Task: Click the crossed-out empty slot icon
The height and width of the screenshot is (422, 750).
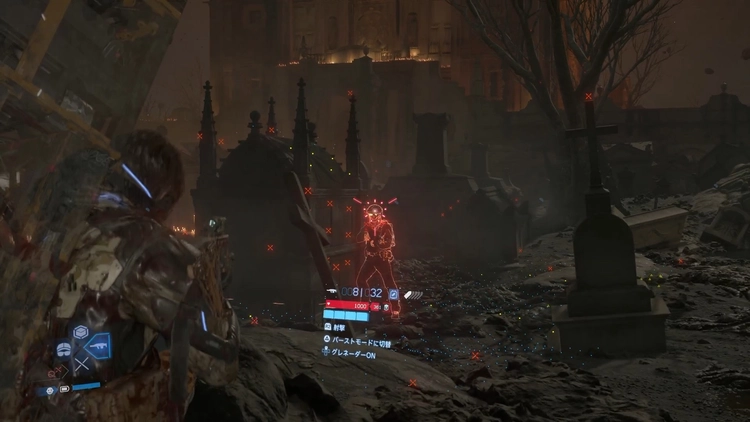Action: [x=81, y=366]
